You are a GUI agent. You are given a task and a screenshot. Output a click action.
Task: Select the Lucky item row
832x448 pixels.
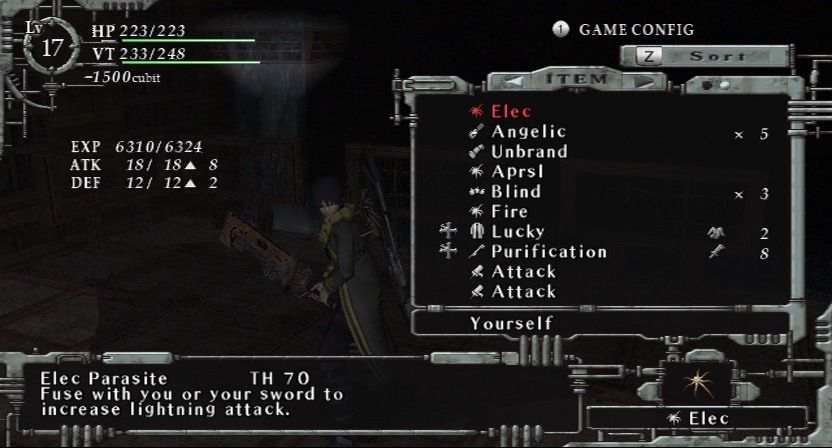pos(517,232)
